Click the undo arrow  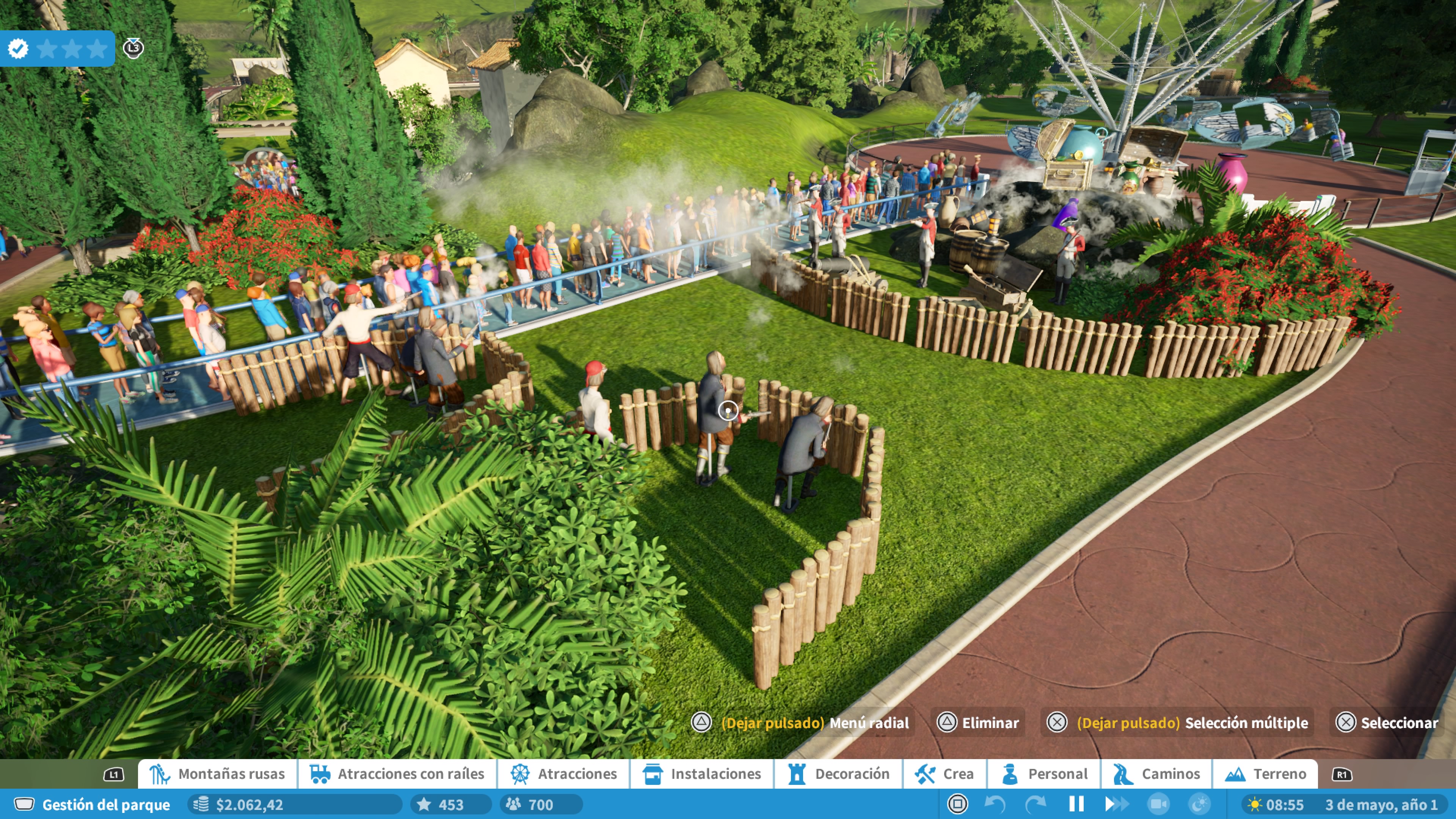point(995,804)
